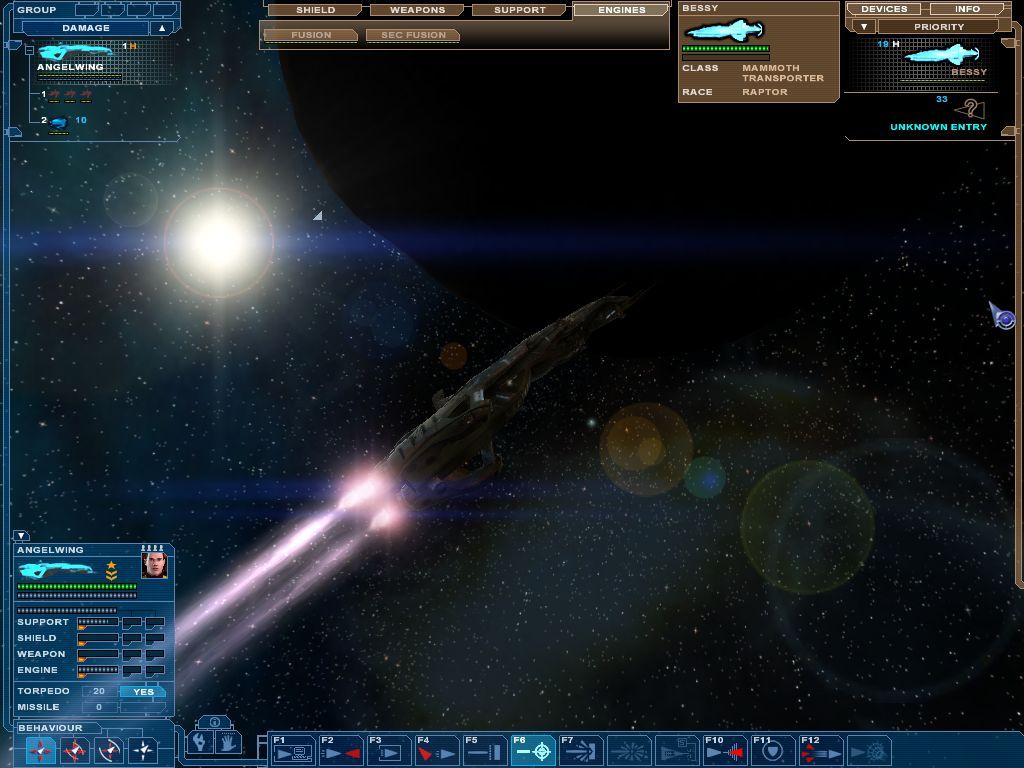Open the Weapons subsystem tab

(418, 10)
